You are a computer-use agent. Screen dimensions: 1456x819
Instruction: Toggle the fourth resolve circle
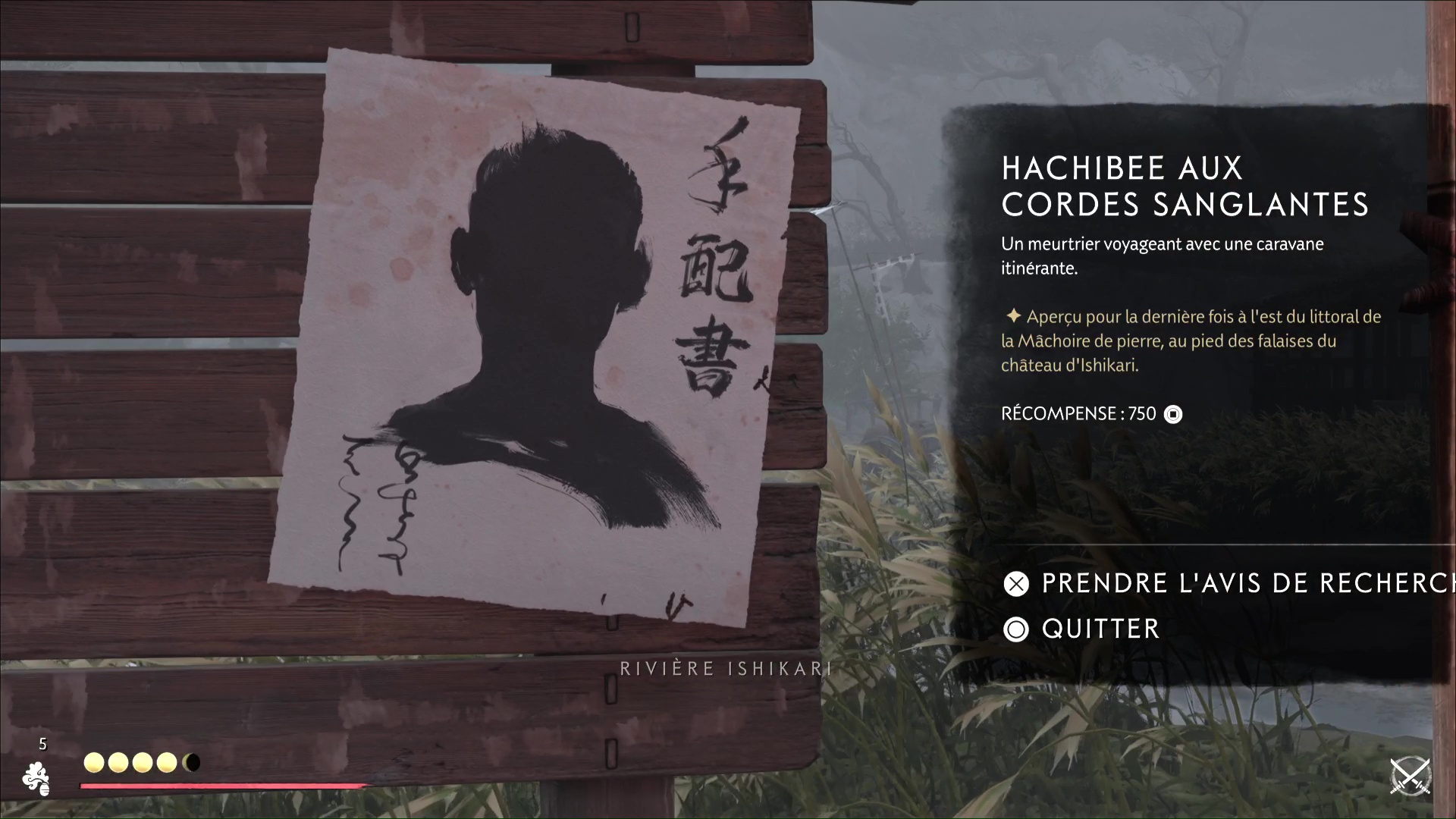167,762
